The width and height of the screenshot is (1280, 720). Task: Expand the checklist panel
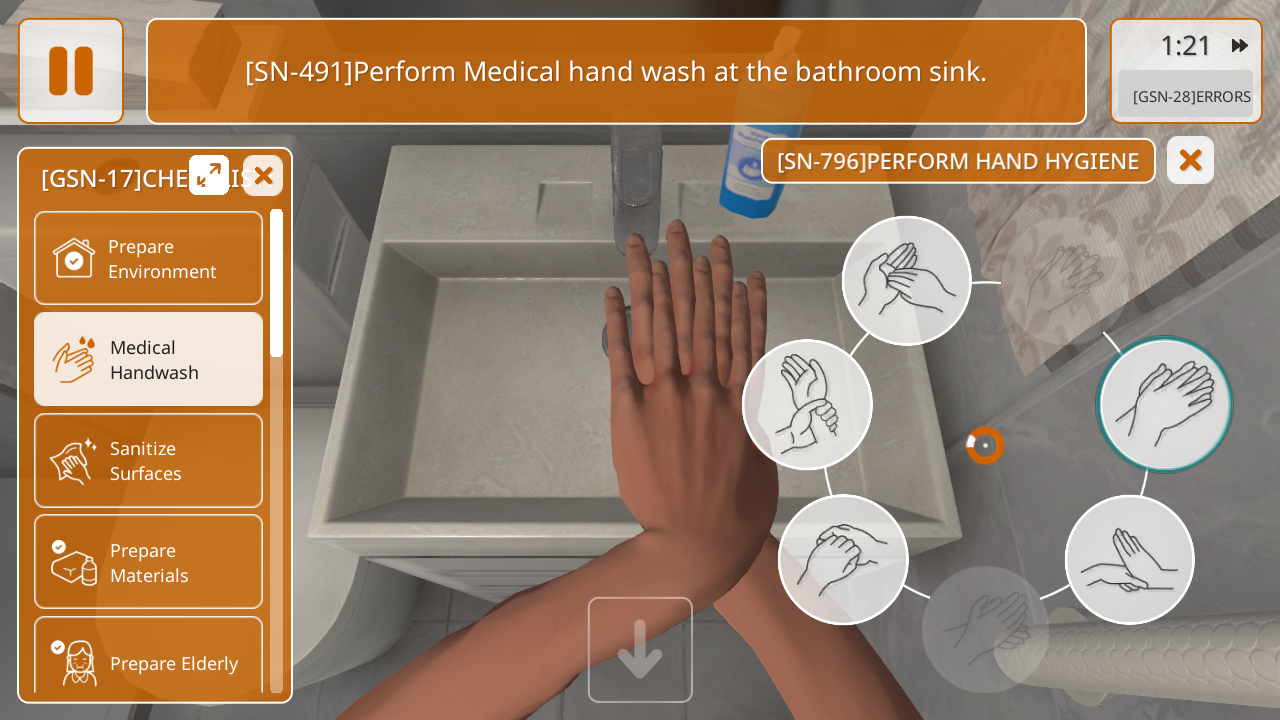coord(209,175)
